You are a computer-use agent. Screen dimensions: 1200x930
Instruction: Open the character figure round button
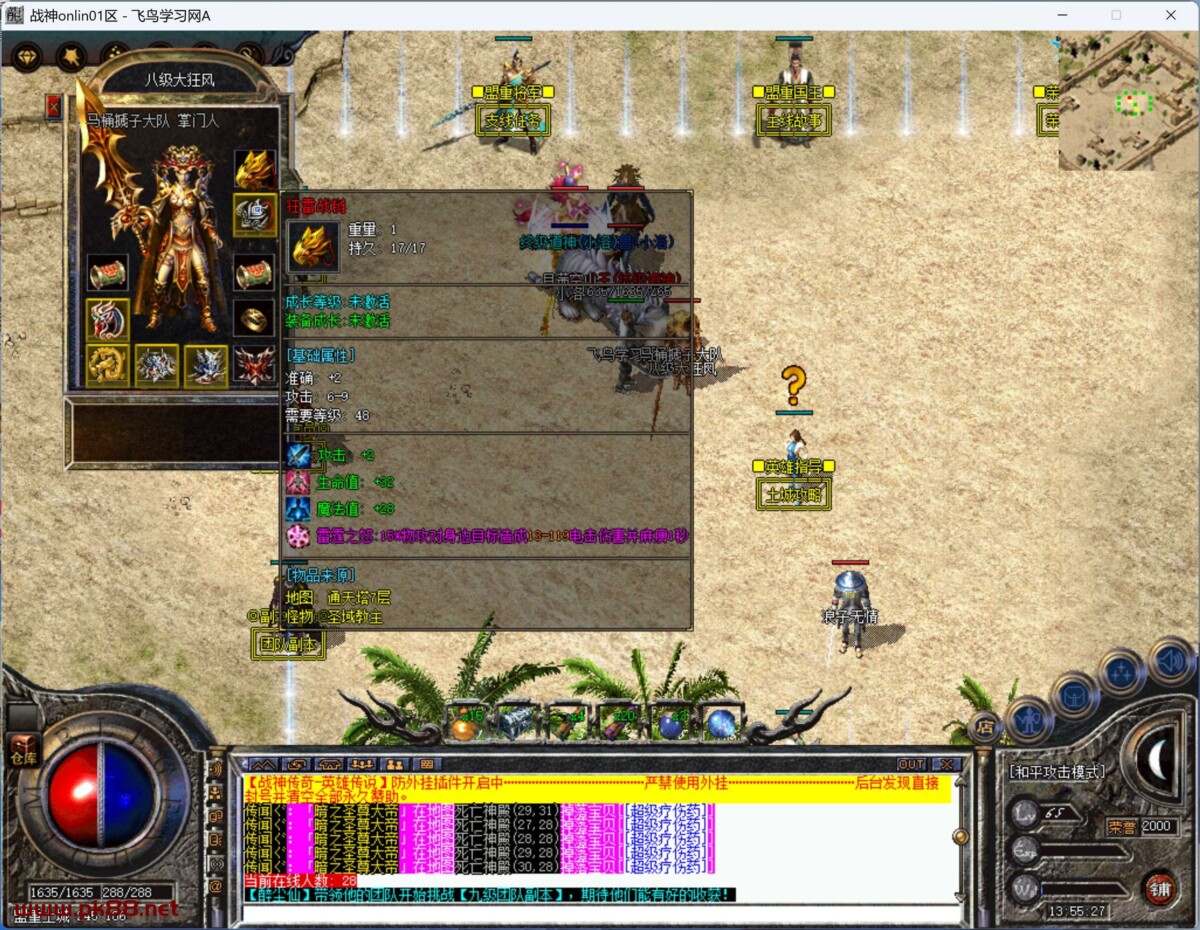(1027, 718)
